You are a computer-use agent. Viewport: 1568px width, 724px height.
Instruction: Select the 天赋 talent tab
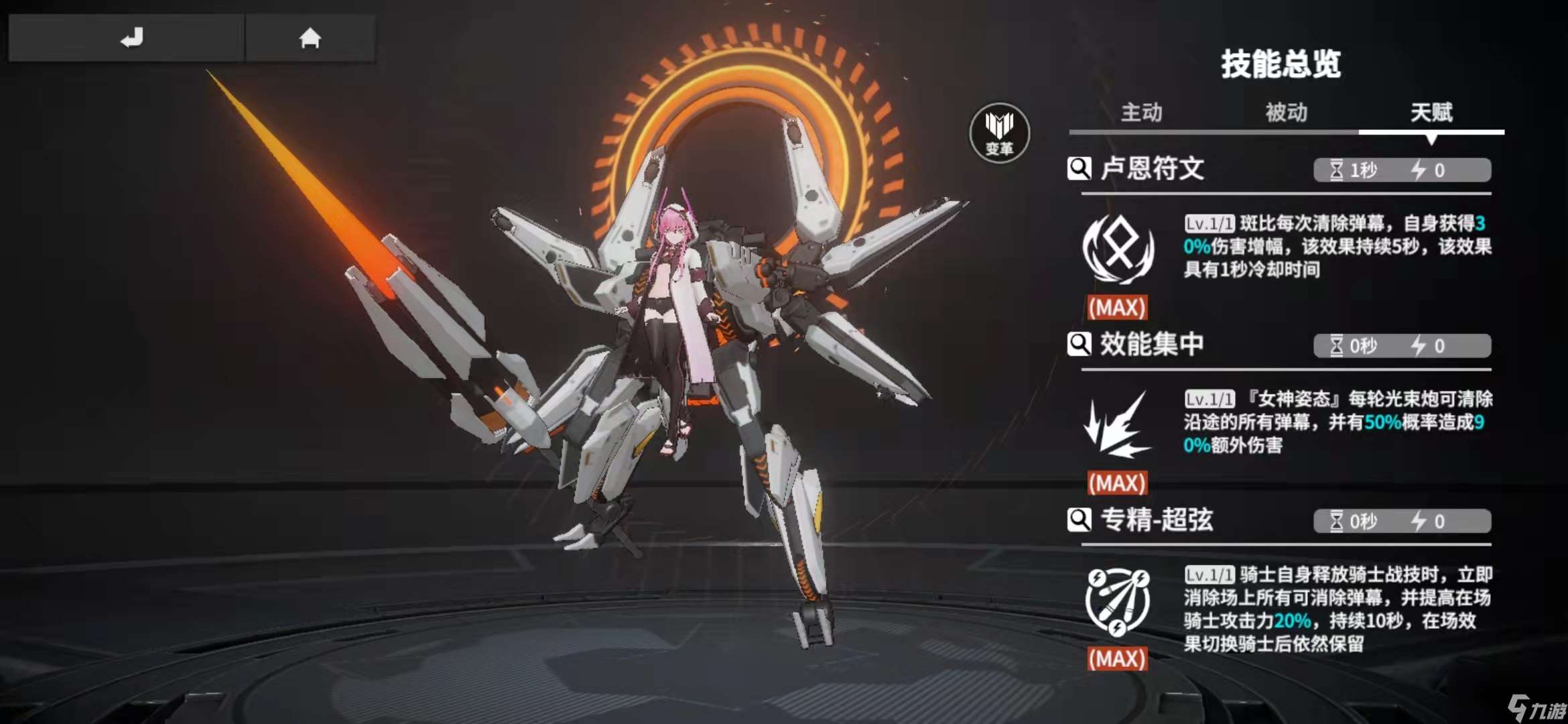point(1431,113)
